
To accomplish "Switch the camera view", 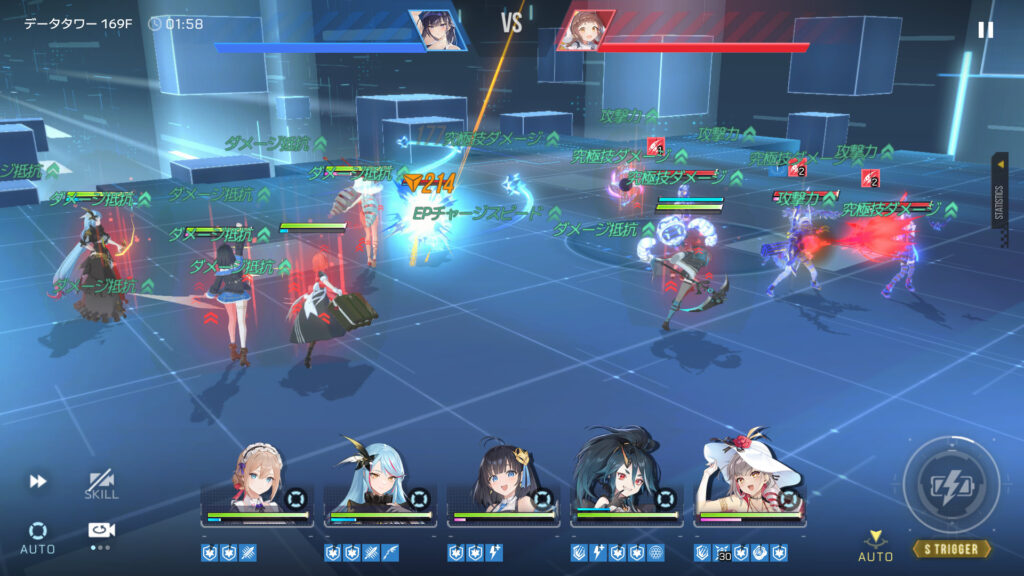I will point(101,531).
